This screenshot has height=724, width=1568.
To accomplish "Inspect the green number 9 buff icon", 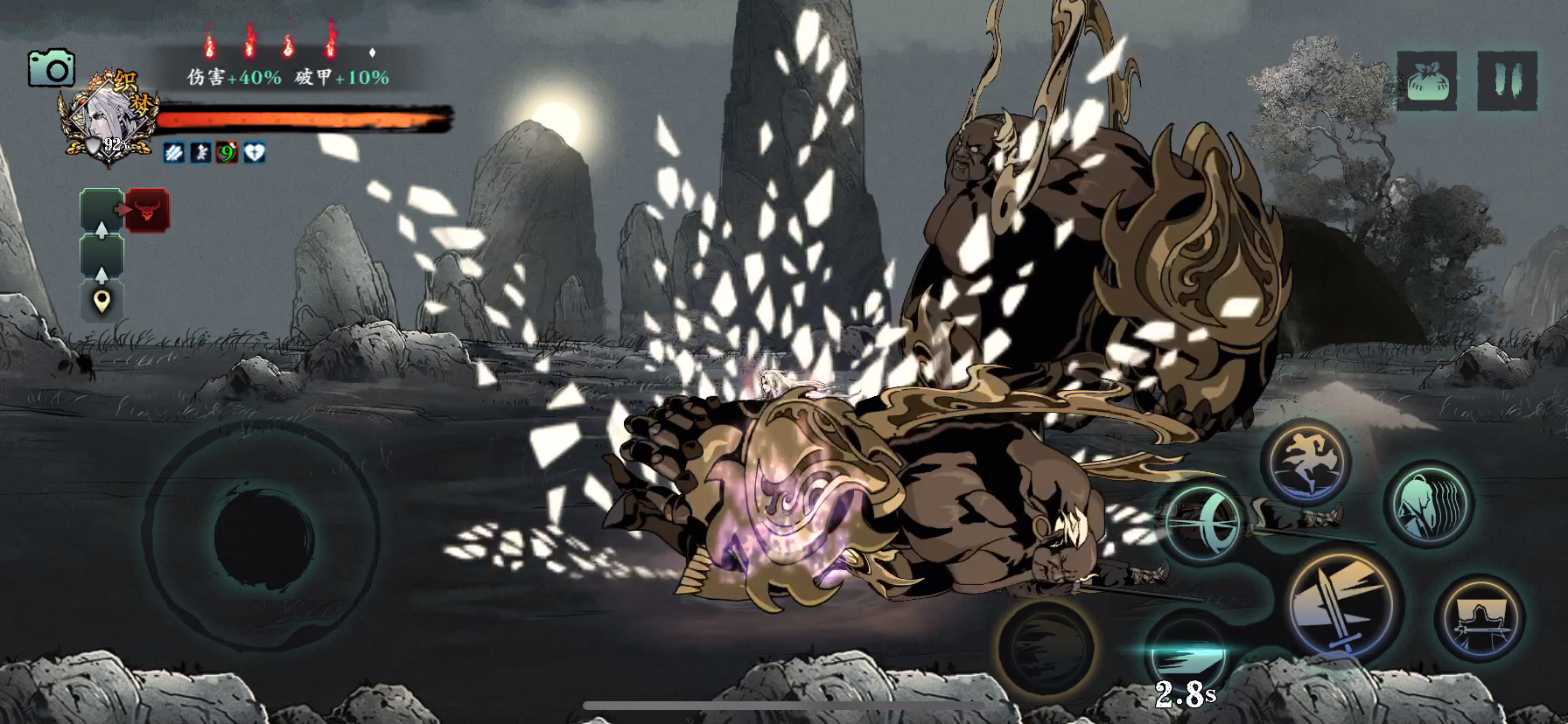I will (227, 153).
